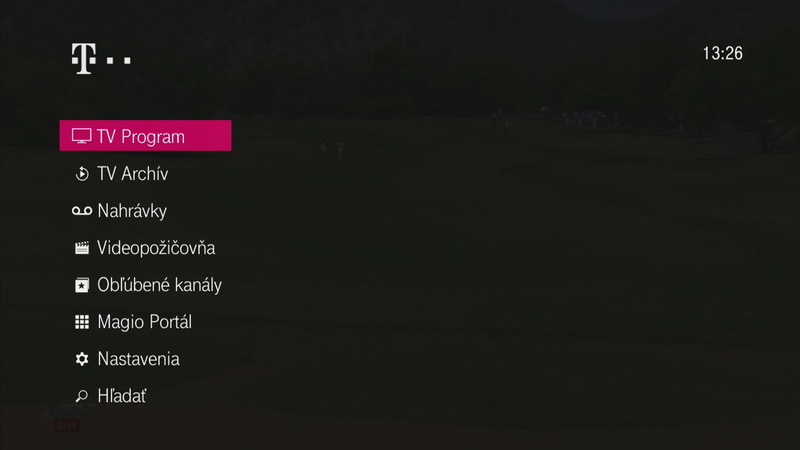Open Nahrávky recordings list
The height and width of the screenshot is (450, 800).
click(131, 211)
